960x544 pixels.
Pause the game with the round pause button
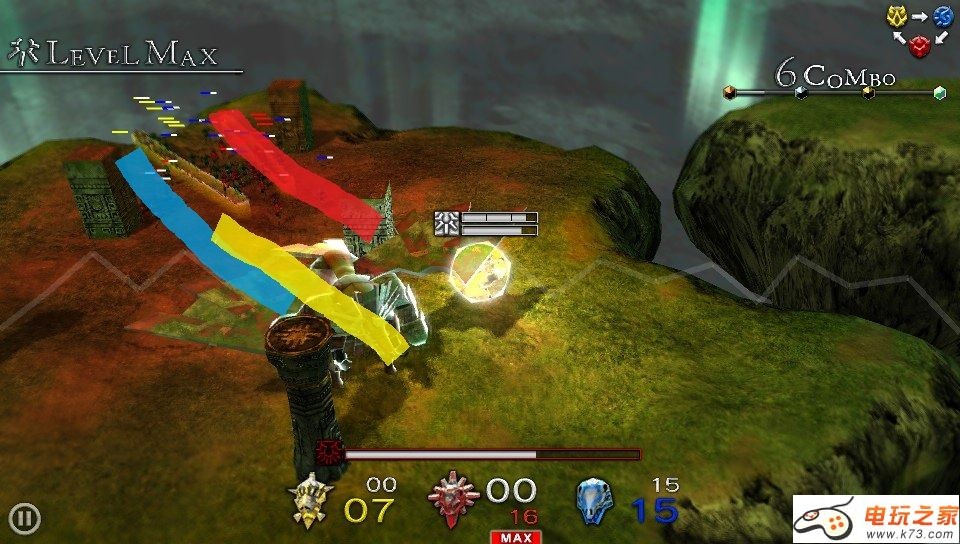(25, 518)
